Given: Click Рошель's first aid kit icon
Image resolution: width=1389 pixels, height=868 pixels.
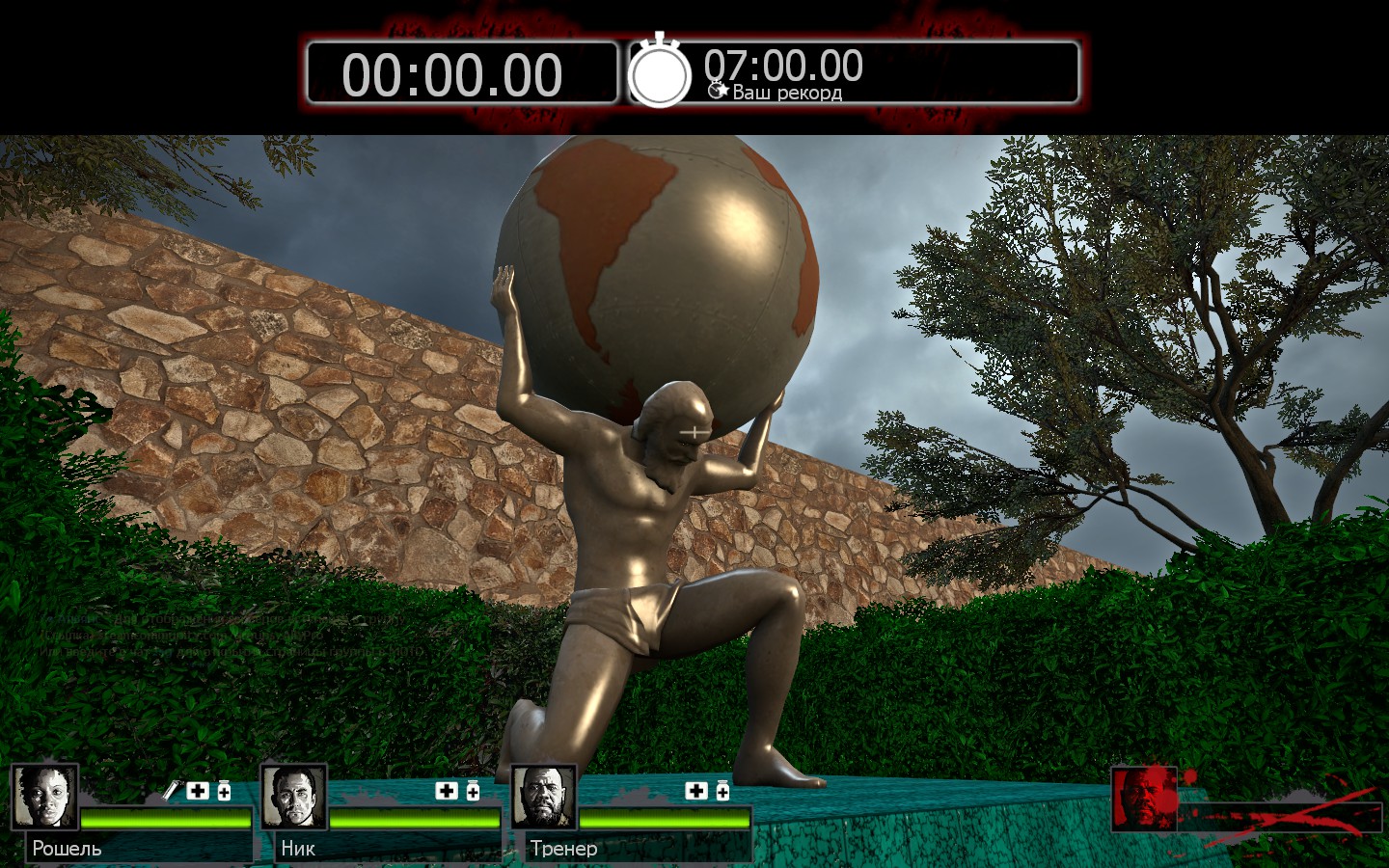Looking at the screenshot, I should (198, 791).
